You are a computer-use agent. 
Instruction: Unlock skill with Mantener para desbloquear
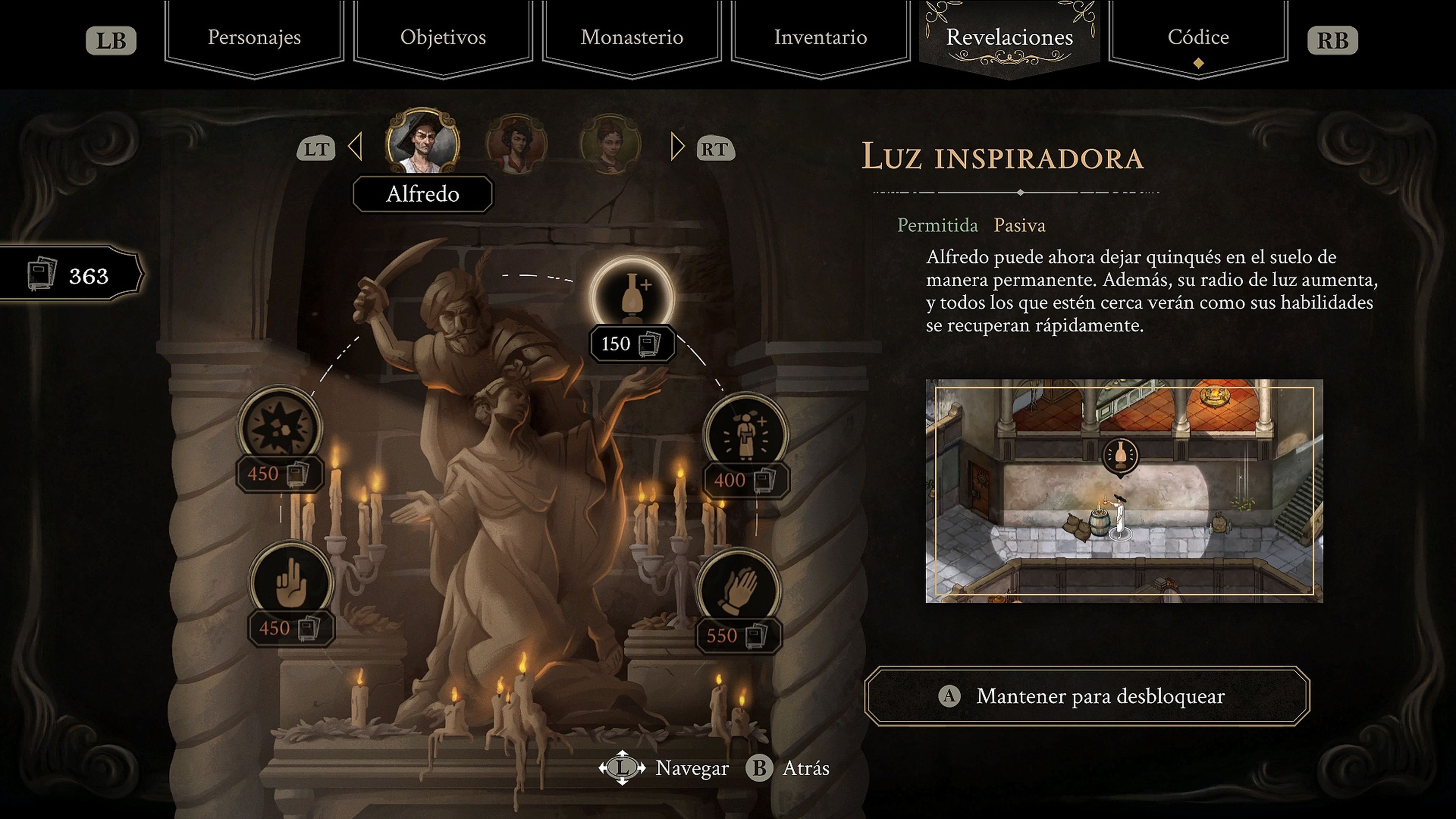[x=1086, y=696]
